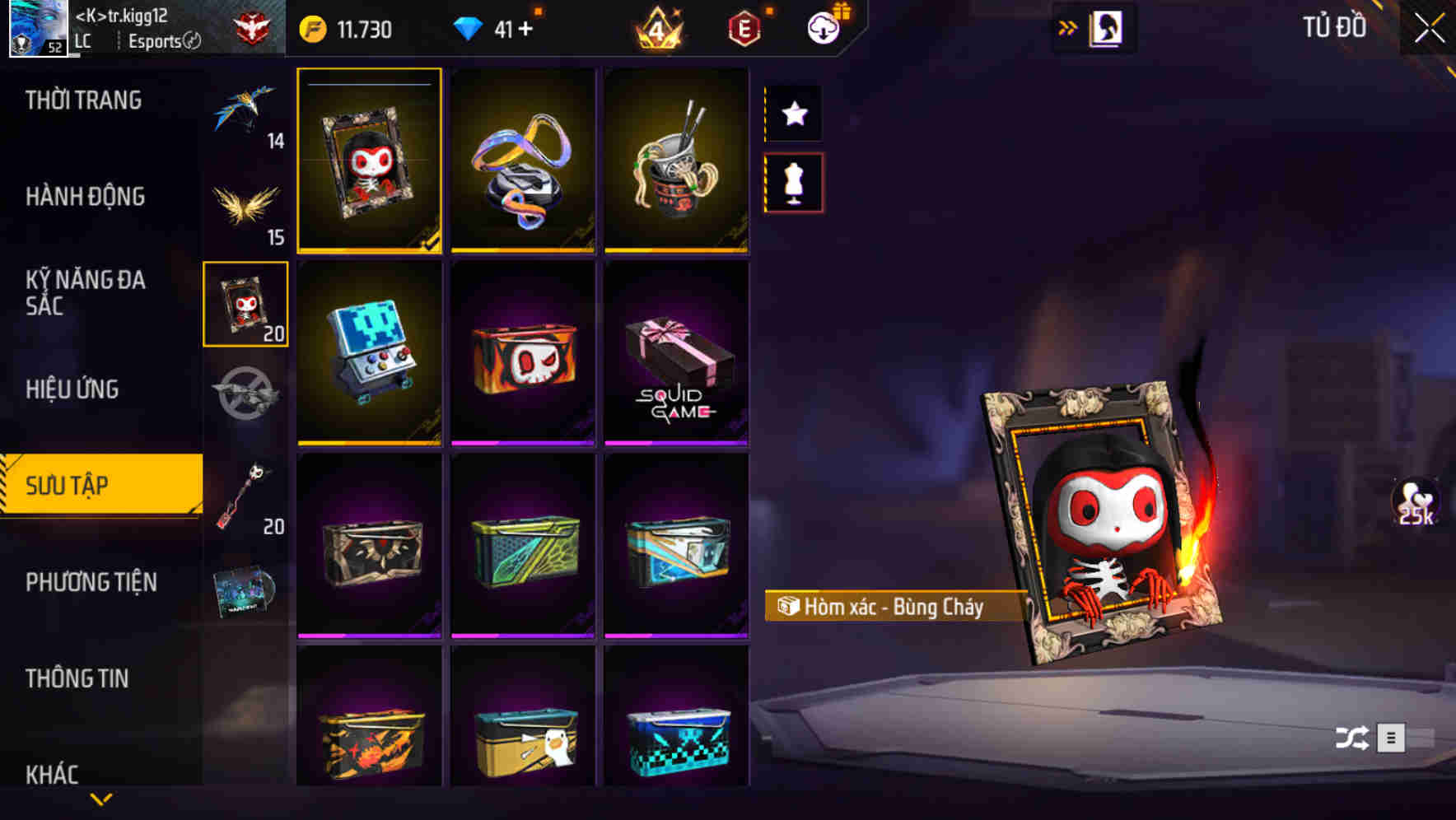Toggle the star favorites filter

(x=793, y=114)
